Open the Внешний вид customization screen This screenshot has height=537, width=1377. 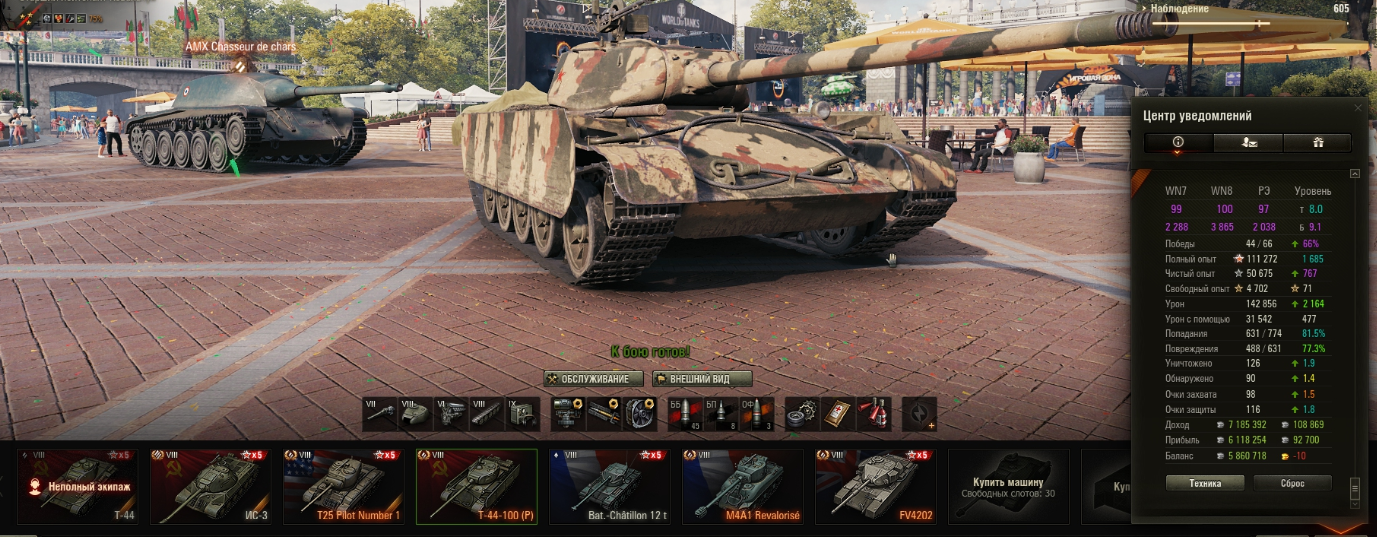(702, 379)
